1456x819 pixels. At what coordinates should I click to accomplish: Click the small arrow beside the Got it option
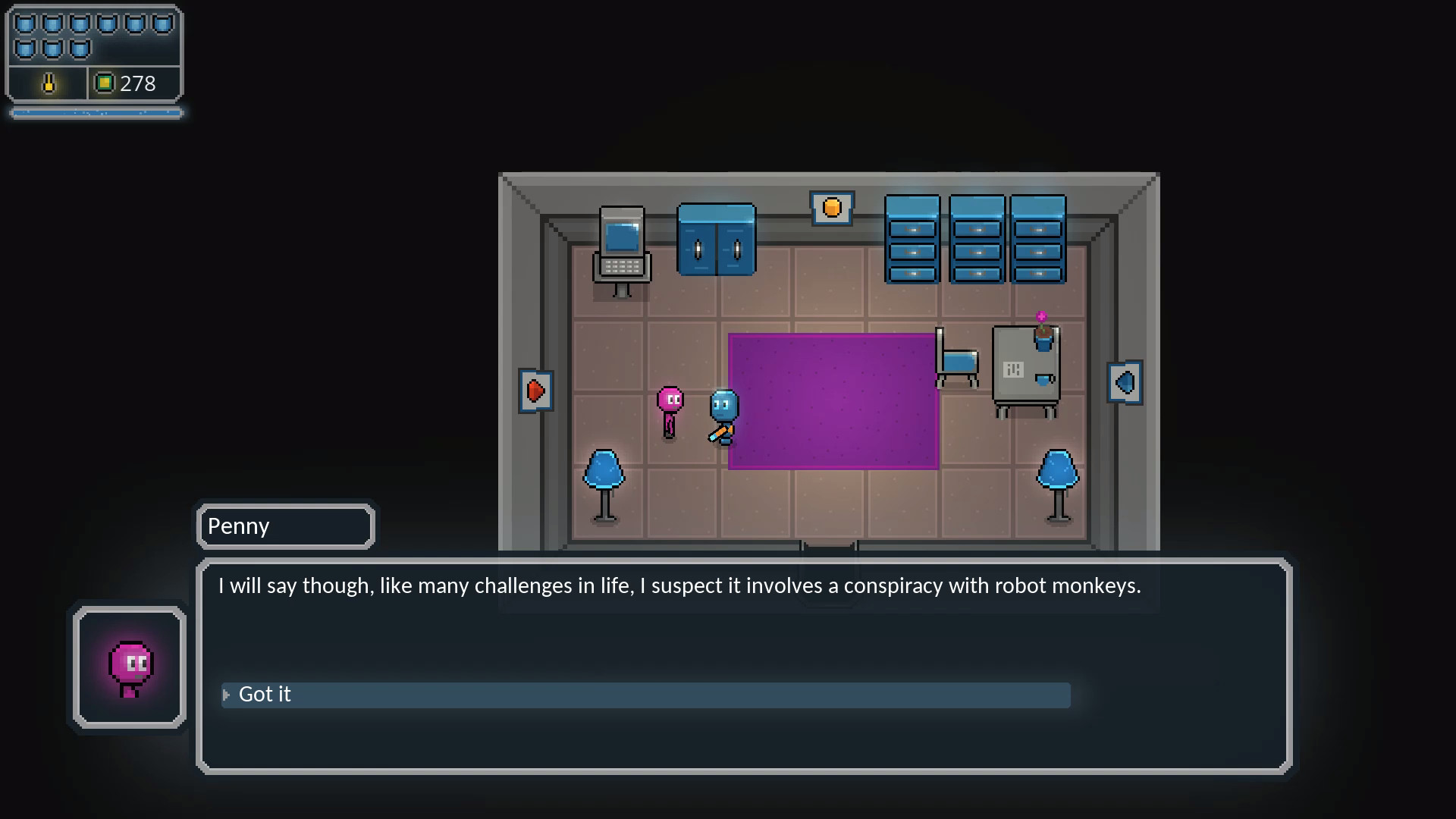226,695
